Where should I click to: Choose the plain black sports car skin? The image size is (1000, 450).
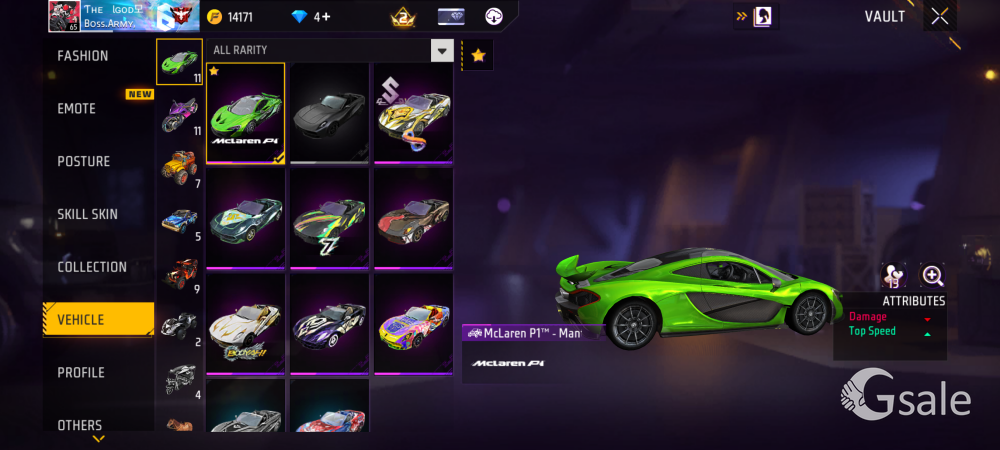tap(329, 112)
